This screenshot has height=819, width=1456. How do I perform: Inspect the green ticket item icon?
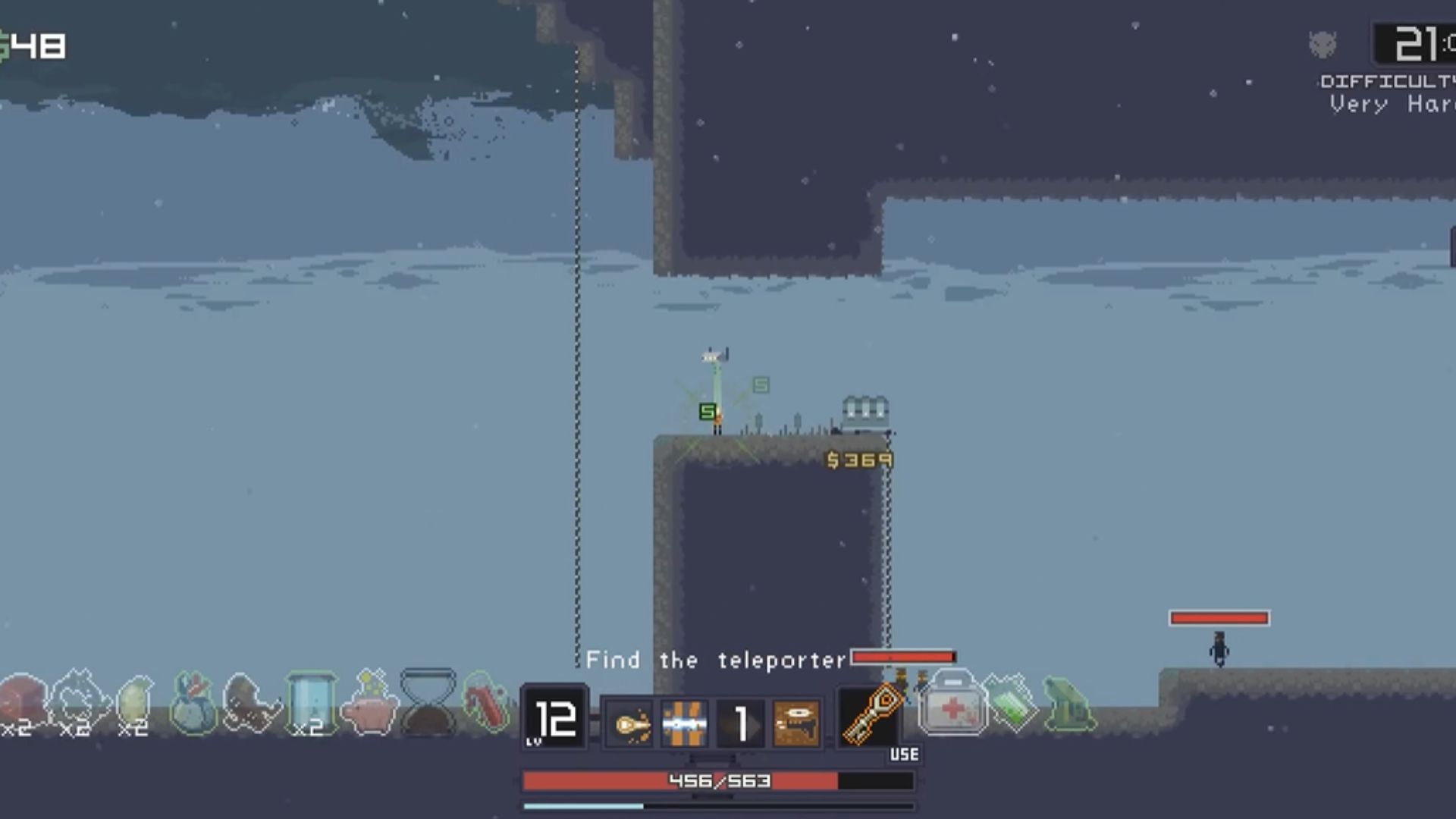click(x=1012, y=705)
